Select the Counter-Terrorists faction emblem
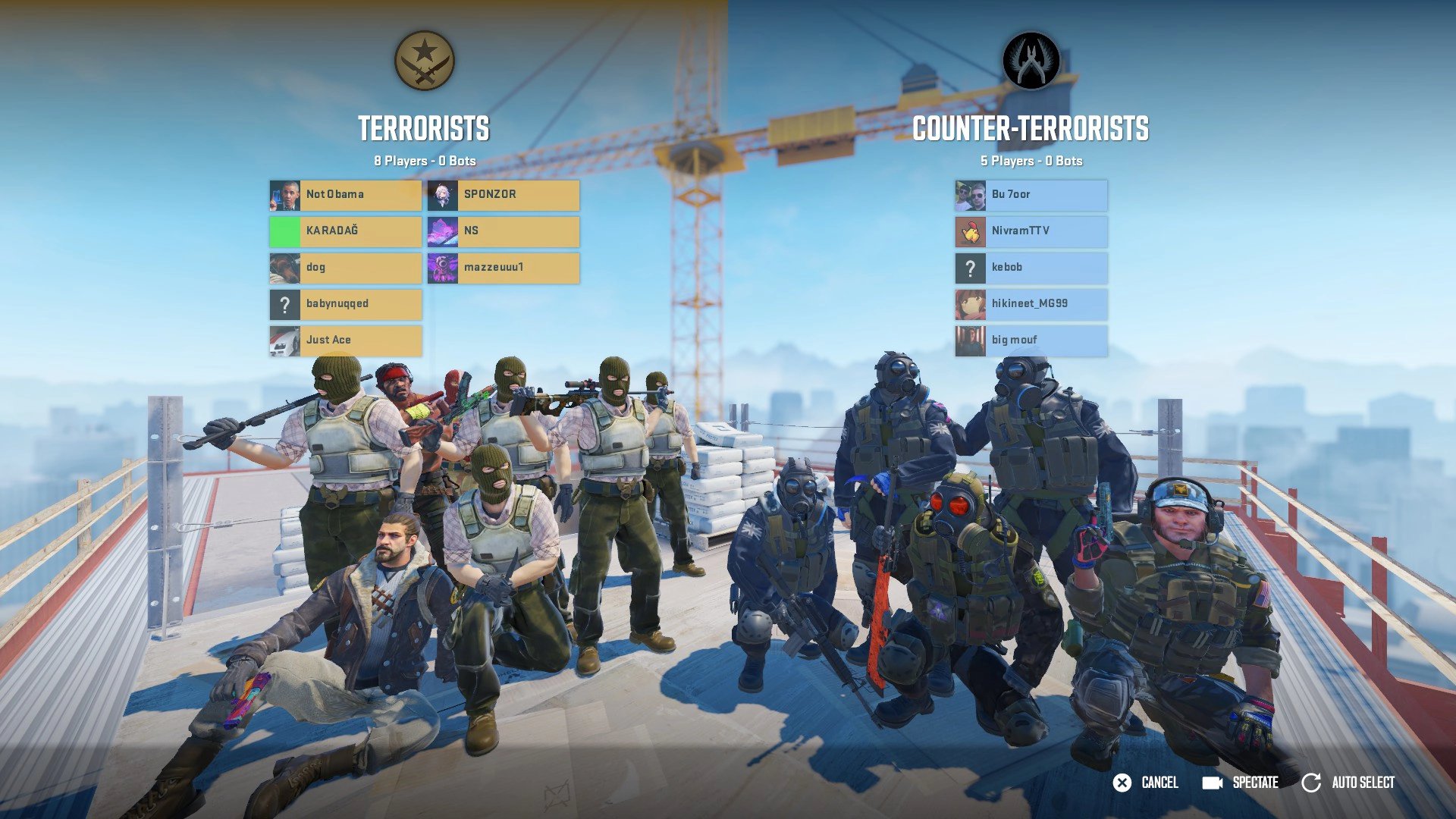Image resolution: width=1456 pixels, height=819 pixels. click(1031, 62)
